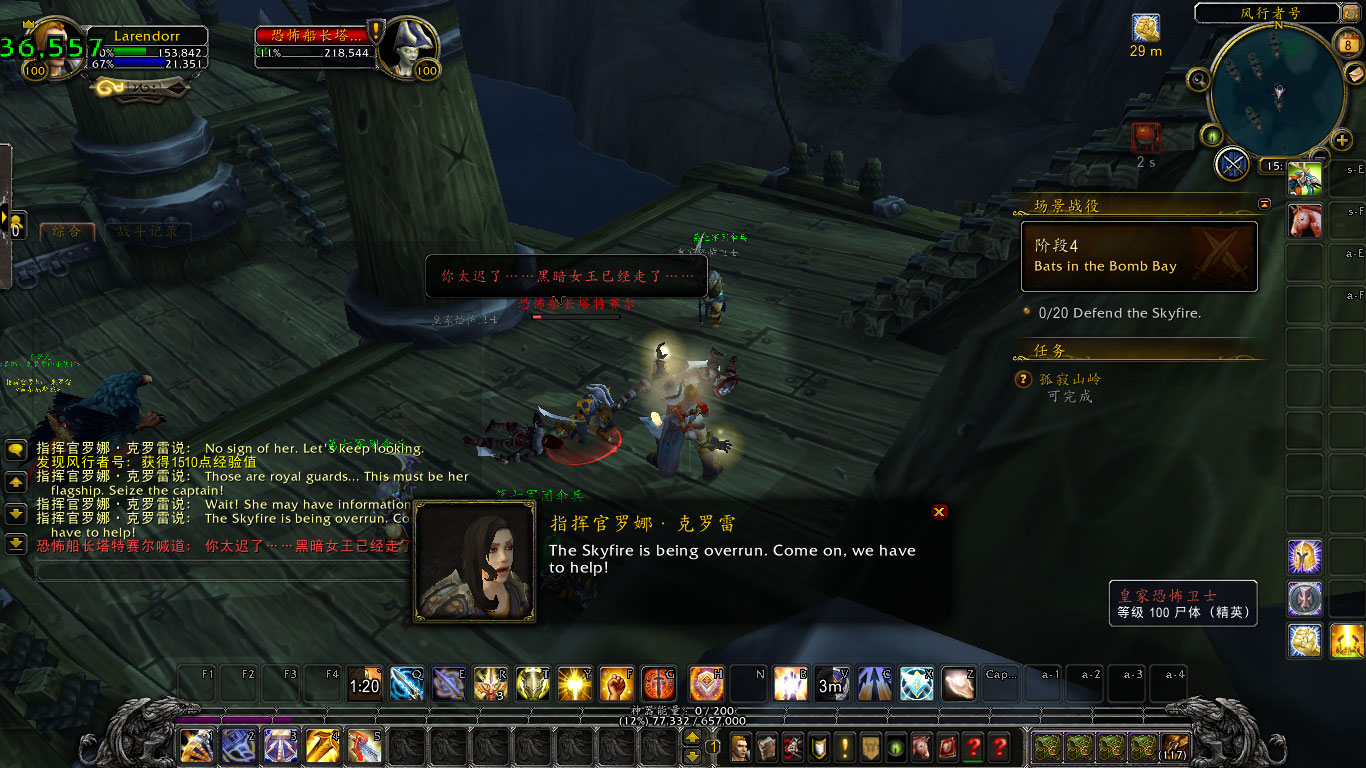
Task: Toggle the minimap tracking magnifier button
Action: coord(1198,79)
